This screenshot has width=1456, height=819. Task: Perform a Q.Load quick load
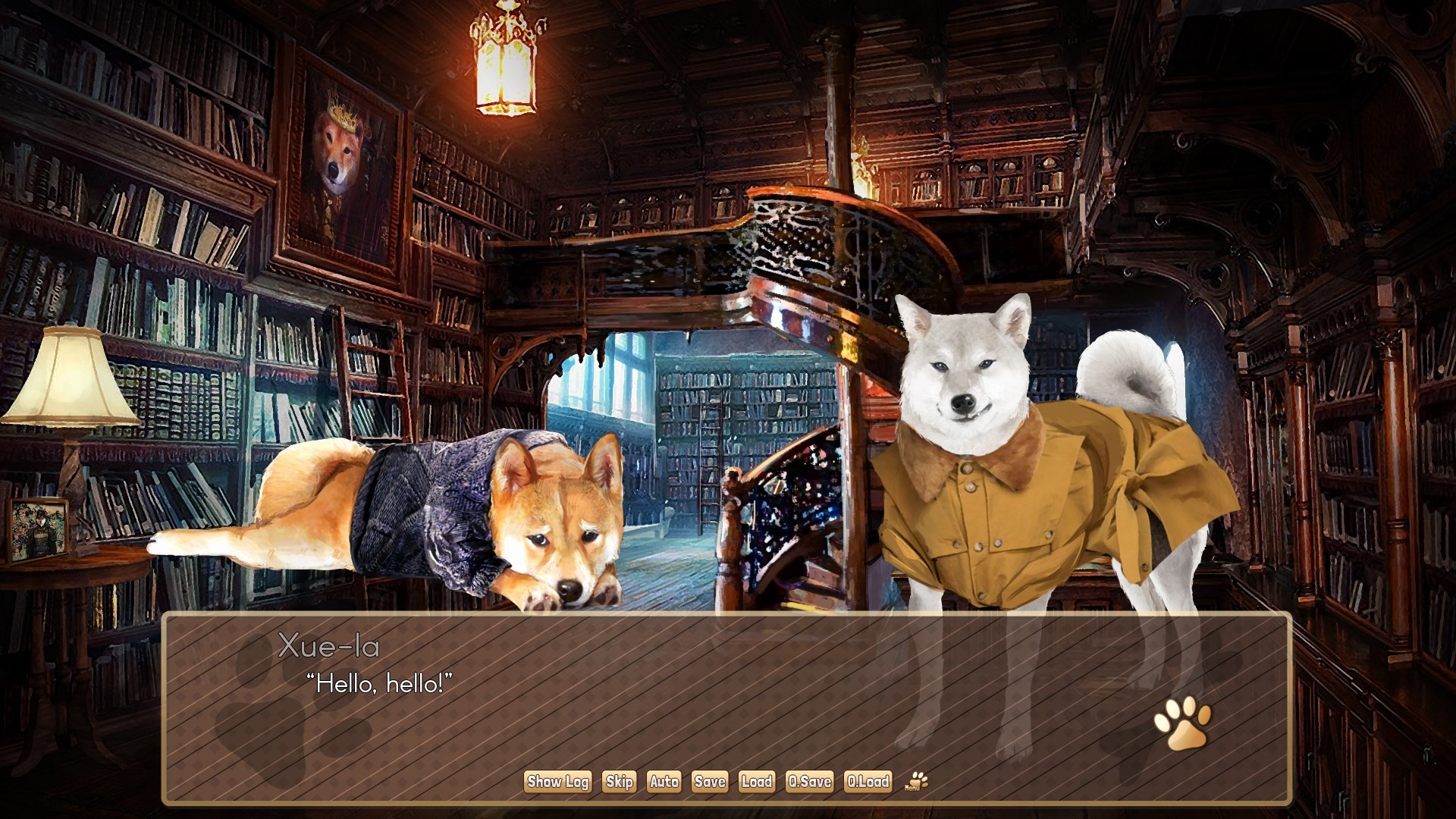pyautogui.click(x=867, y=782)
